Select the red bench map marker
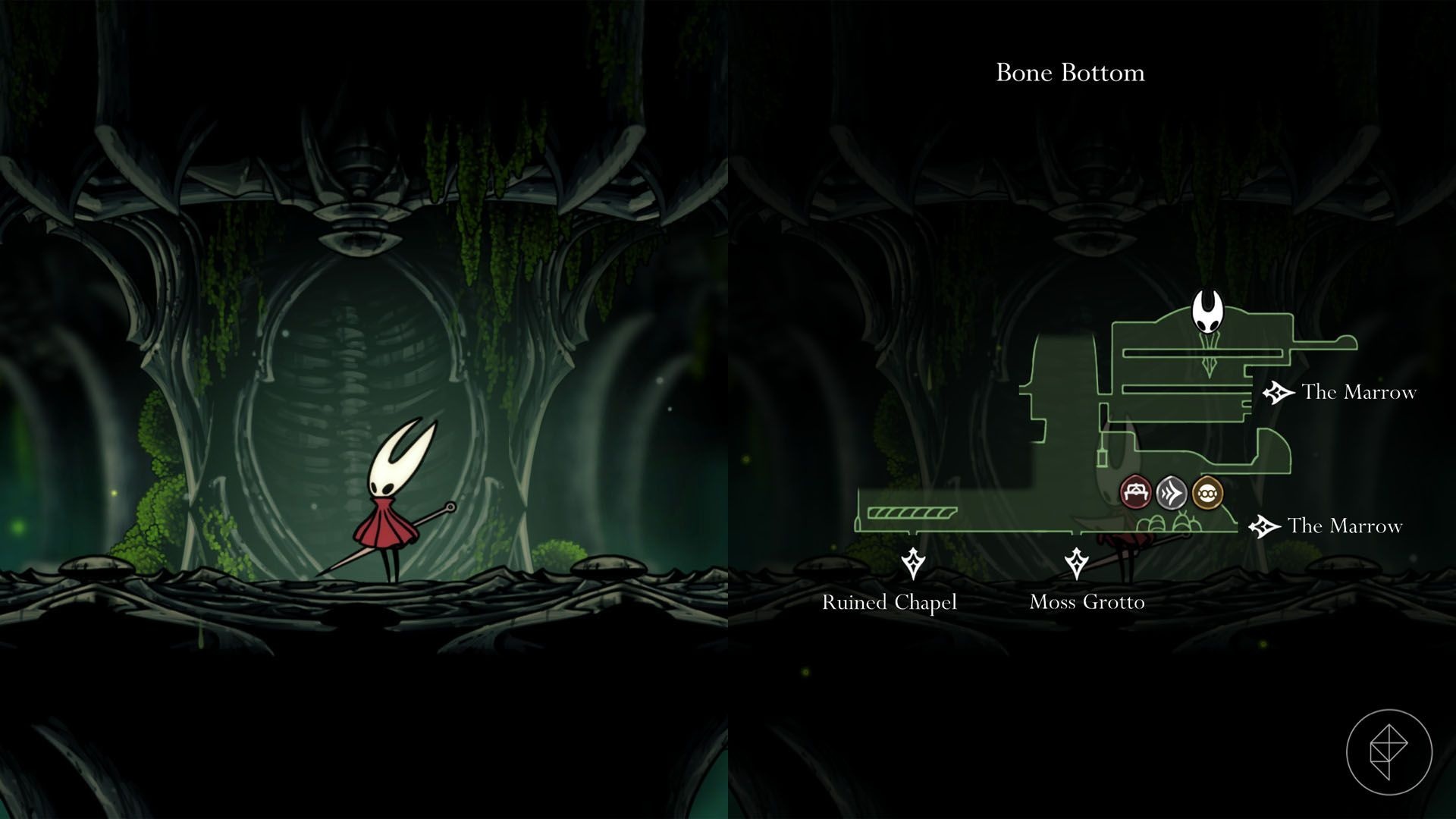 pos(1135,493)
